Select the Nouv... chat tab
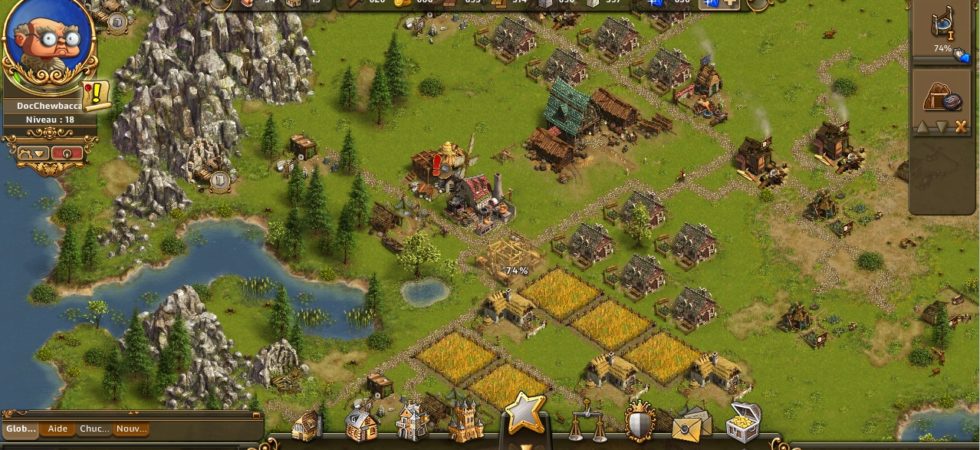Image resolution: width=980 pixels, height=450 pixels. tap(130, 429)
